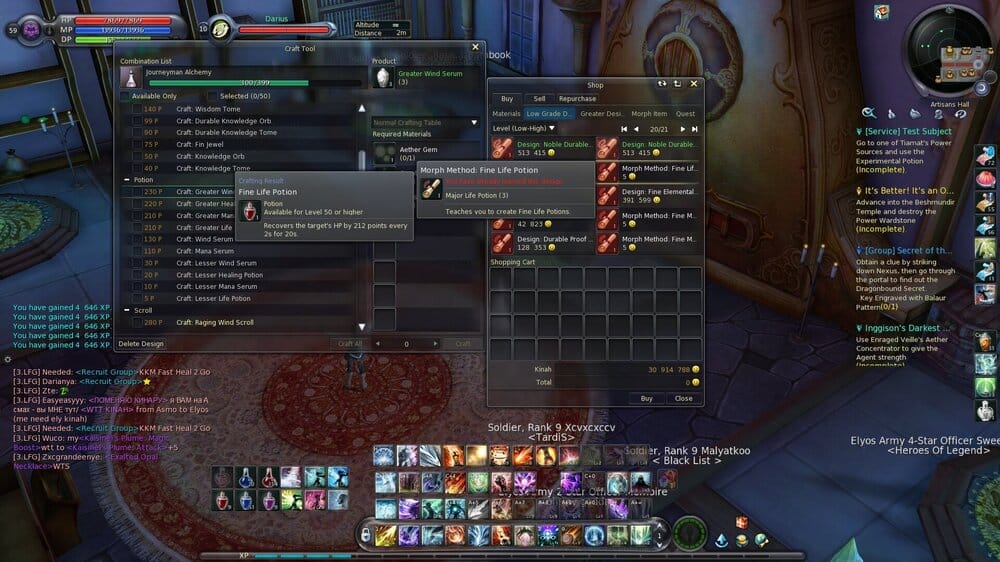Toggle the Available Only checkbox

[124, 96]
